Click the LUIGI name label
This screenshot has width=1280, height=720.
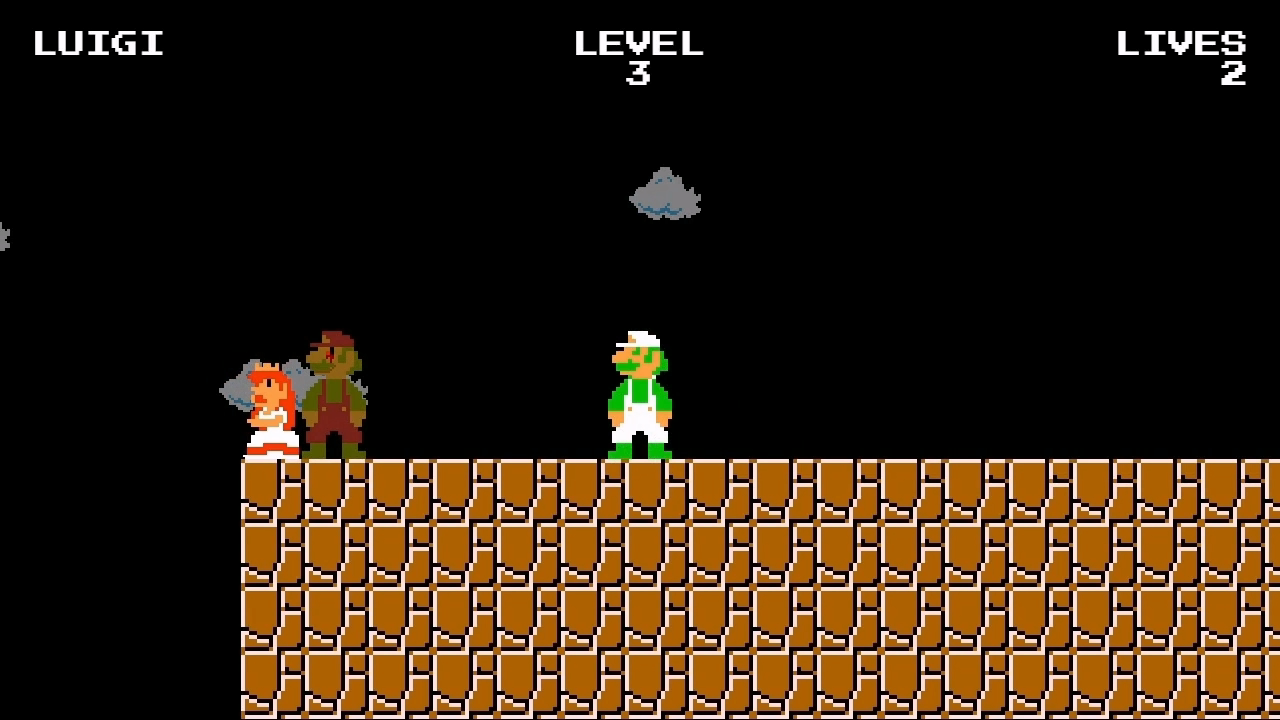[97, 42]
